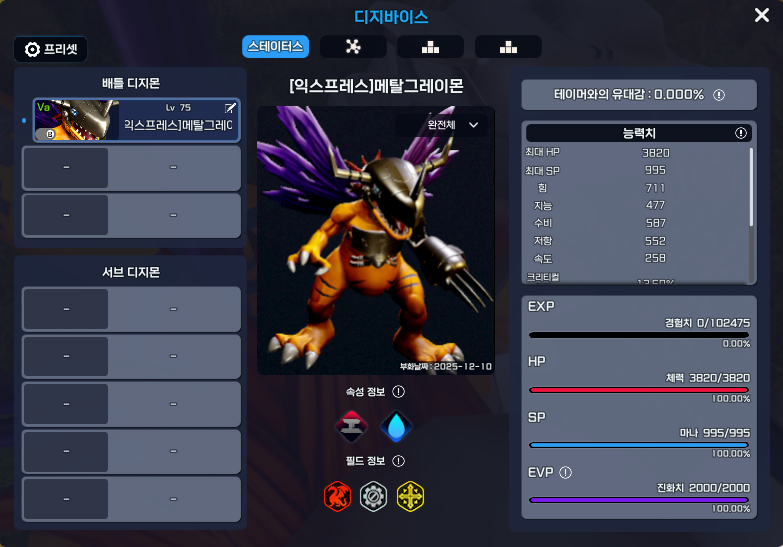Select the blue water drop attribute icon
This screenshot has height=547, width=783.
pos(396,426)
